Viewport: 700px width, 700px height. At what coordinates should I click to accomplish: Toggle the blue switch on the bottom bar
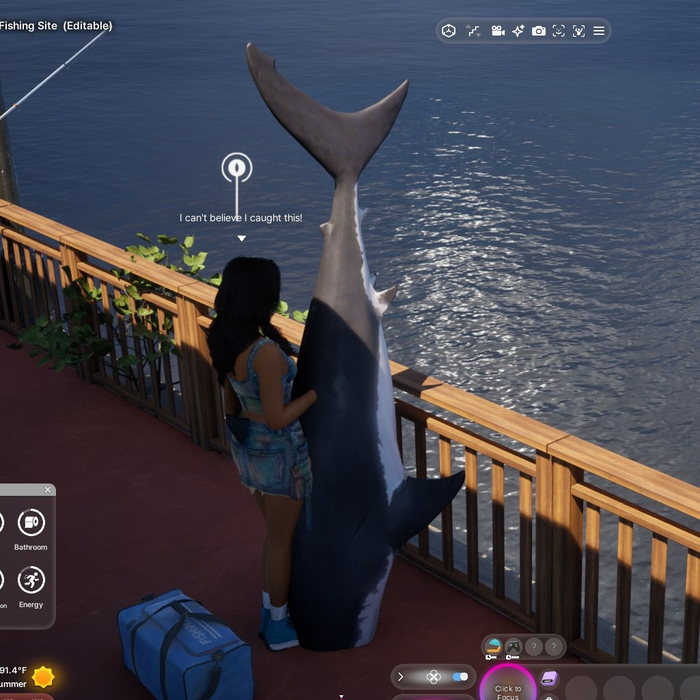460,677
